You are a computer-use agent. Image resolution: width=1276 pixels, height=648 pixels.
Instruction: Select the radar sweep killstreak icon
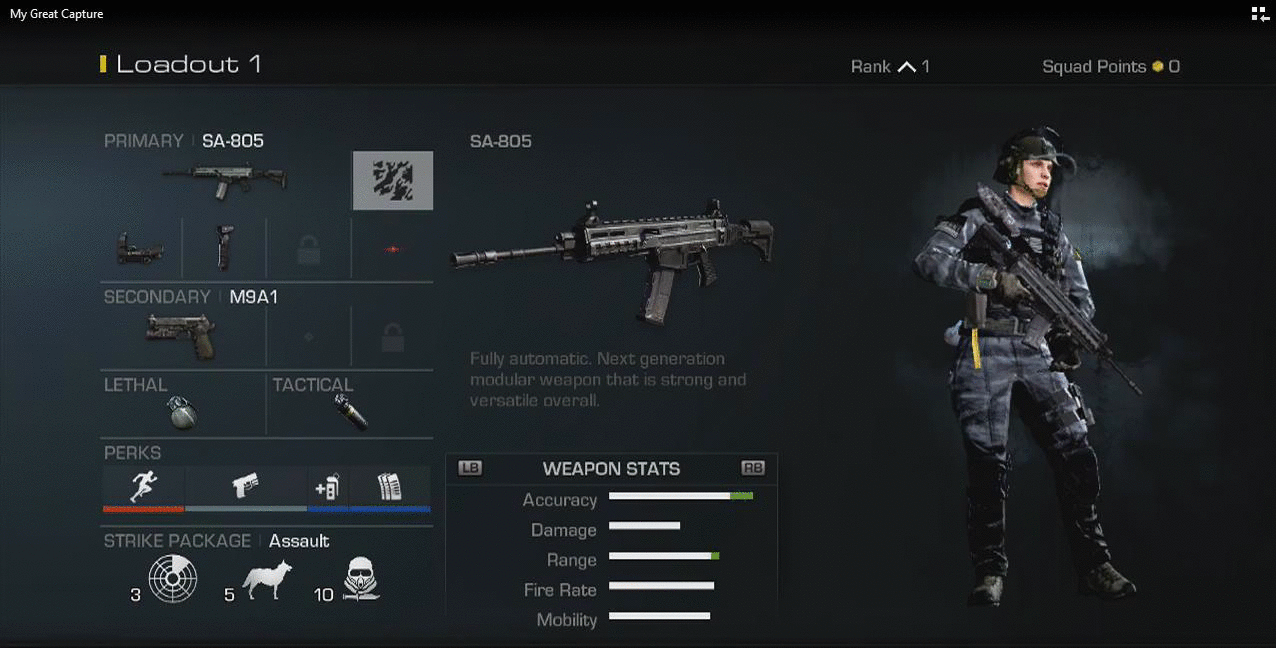click(x=173, y=580)
